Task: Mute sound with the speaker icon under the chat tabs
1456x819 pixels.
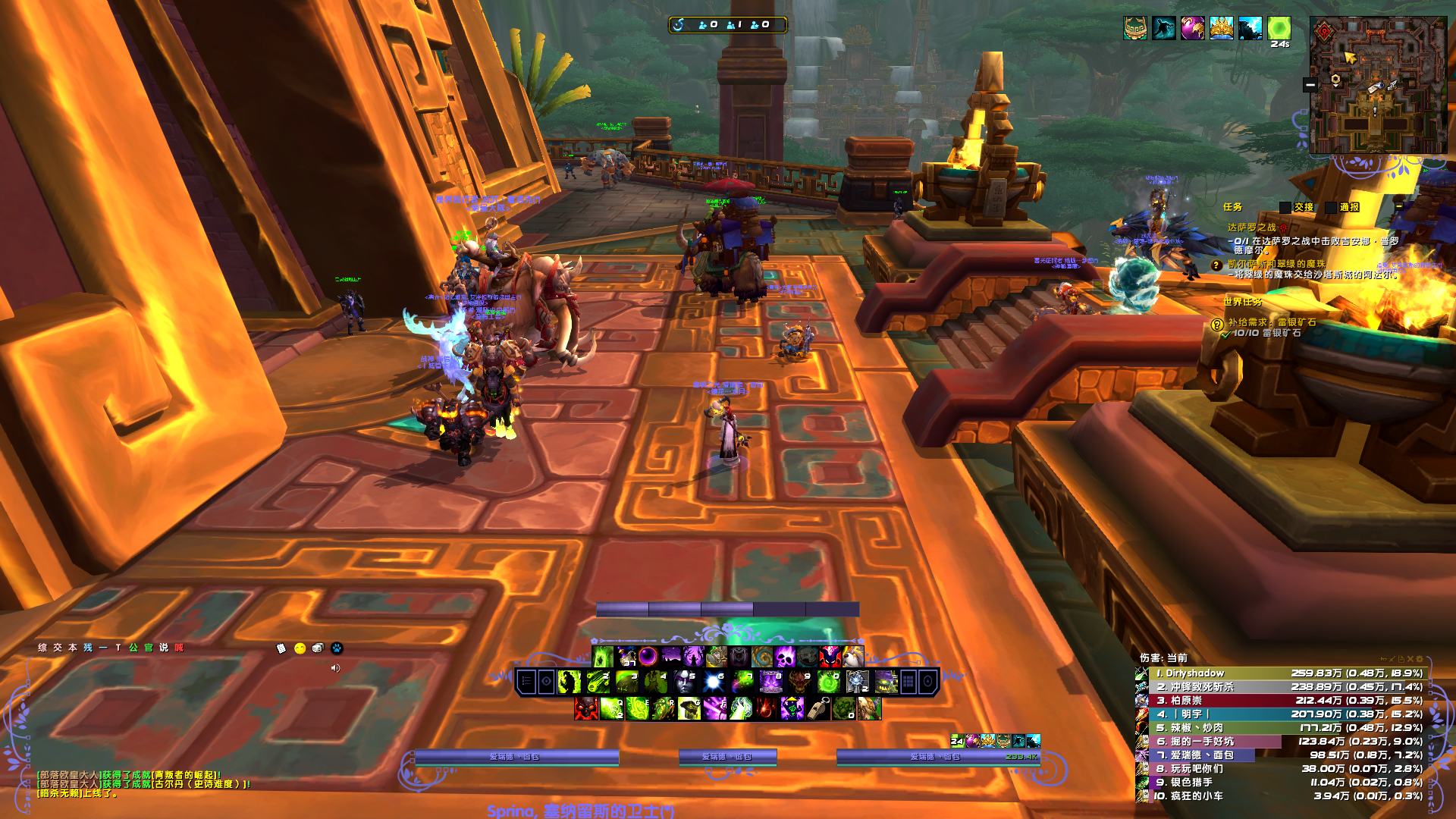Action: click(x=336, y=670)
